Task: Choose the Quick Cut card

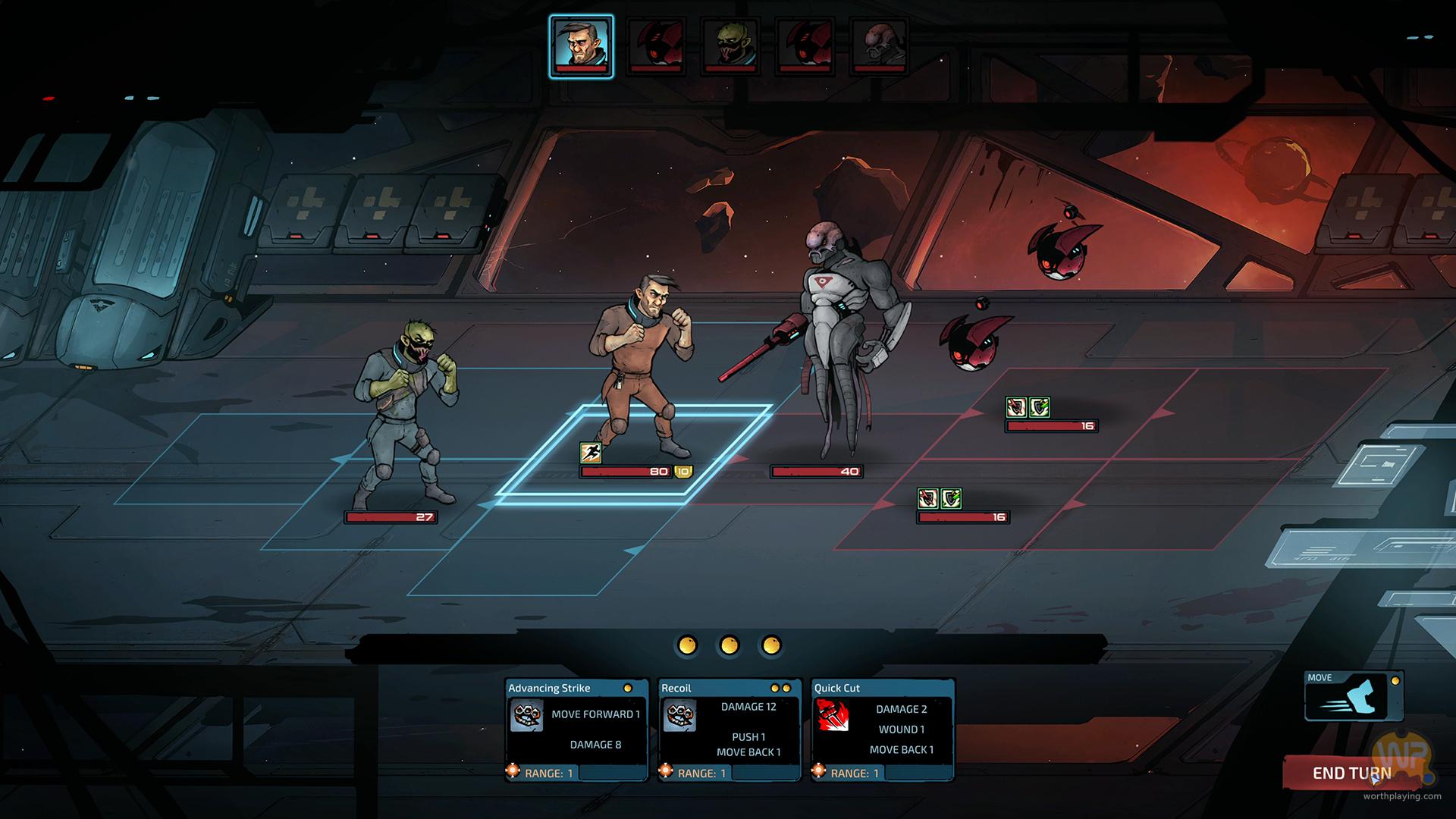Action: 883,730
